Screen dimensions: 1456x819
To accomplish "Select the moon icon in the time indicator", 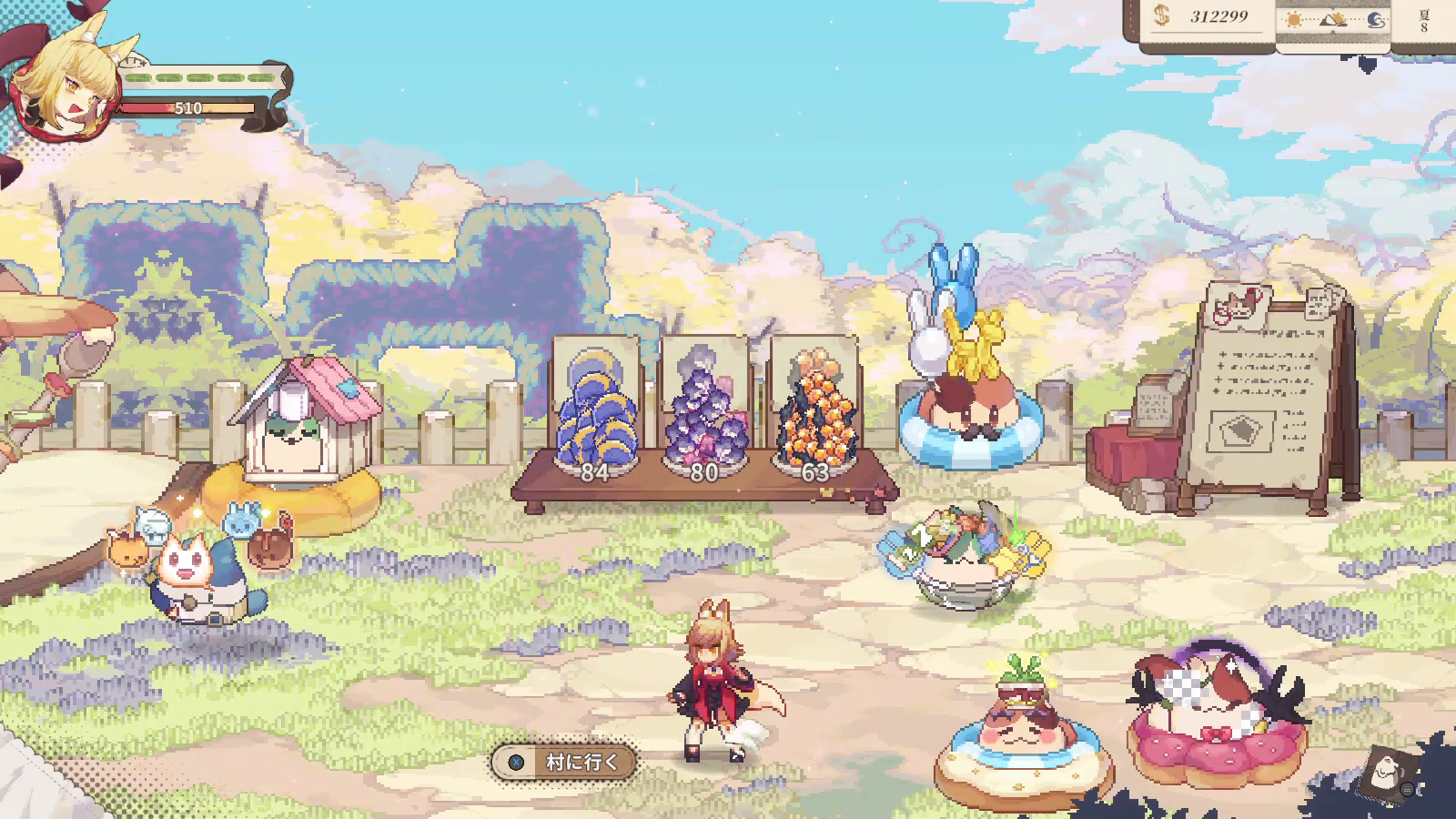I will pos(1376,21).
